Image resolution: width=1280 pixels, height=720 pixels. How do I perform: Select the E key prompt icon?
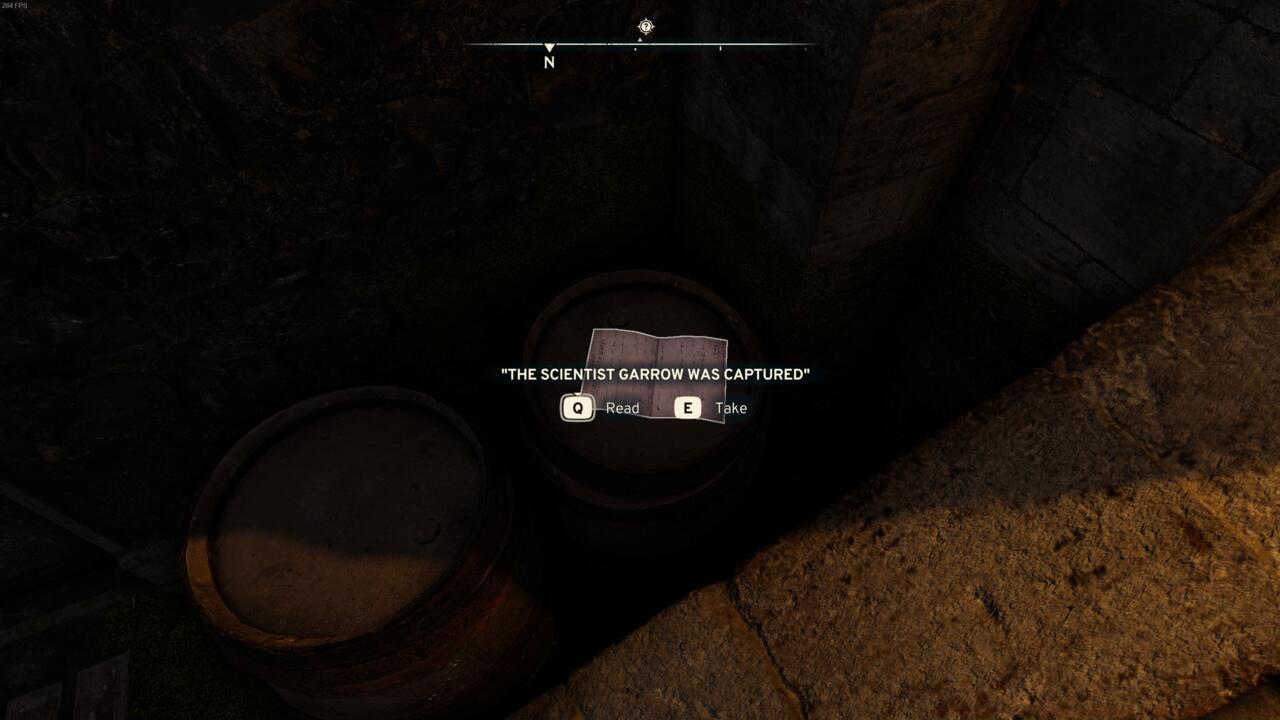(688, 408)
